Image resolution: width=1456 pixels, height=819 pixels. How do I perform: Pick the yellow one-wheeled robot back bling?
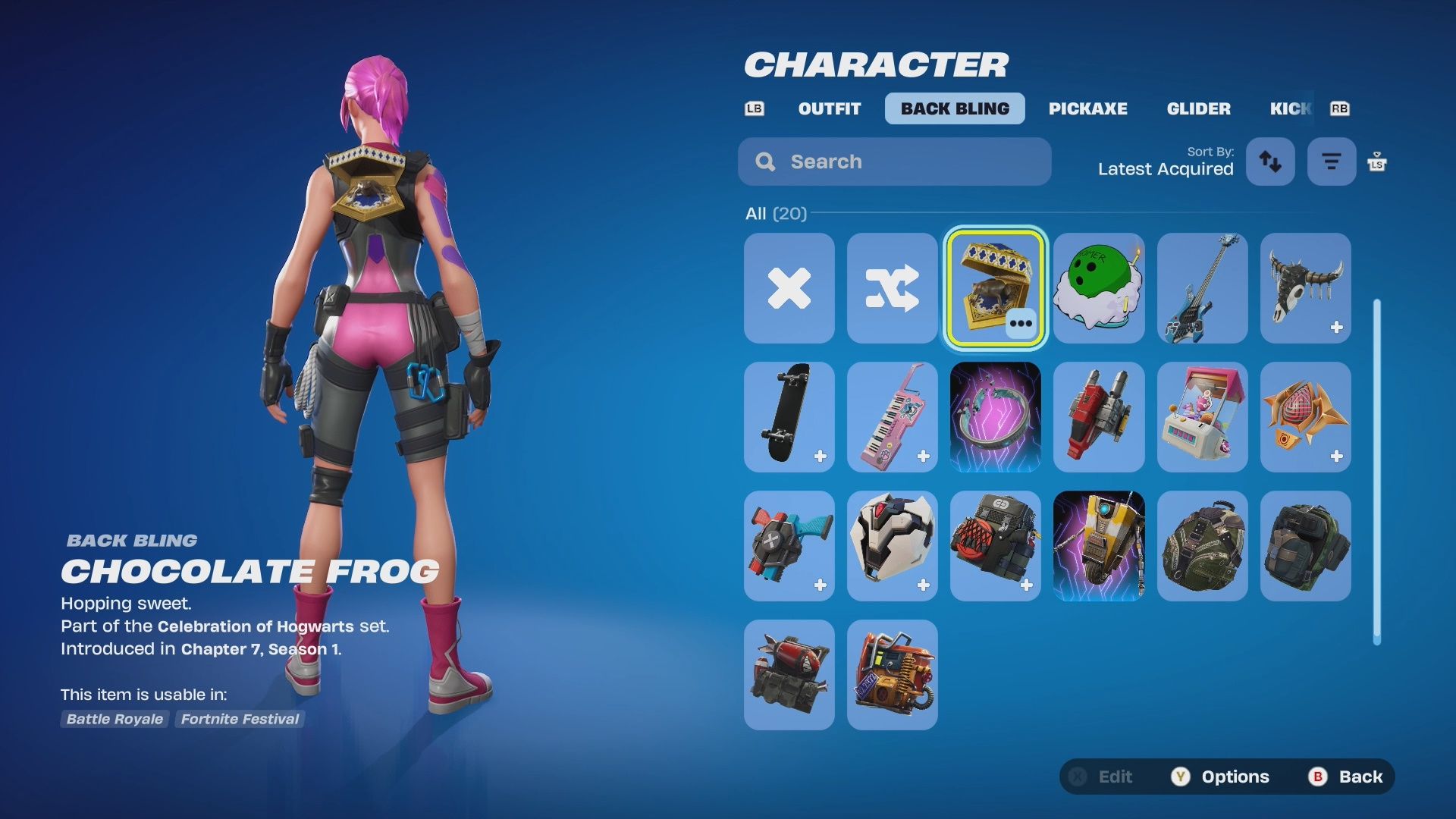[1099, 546]
